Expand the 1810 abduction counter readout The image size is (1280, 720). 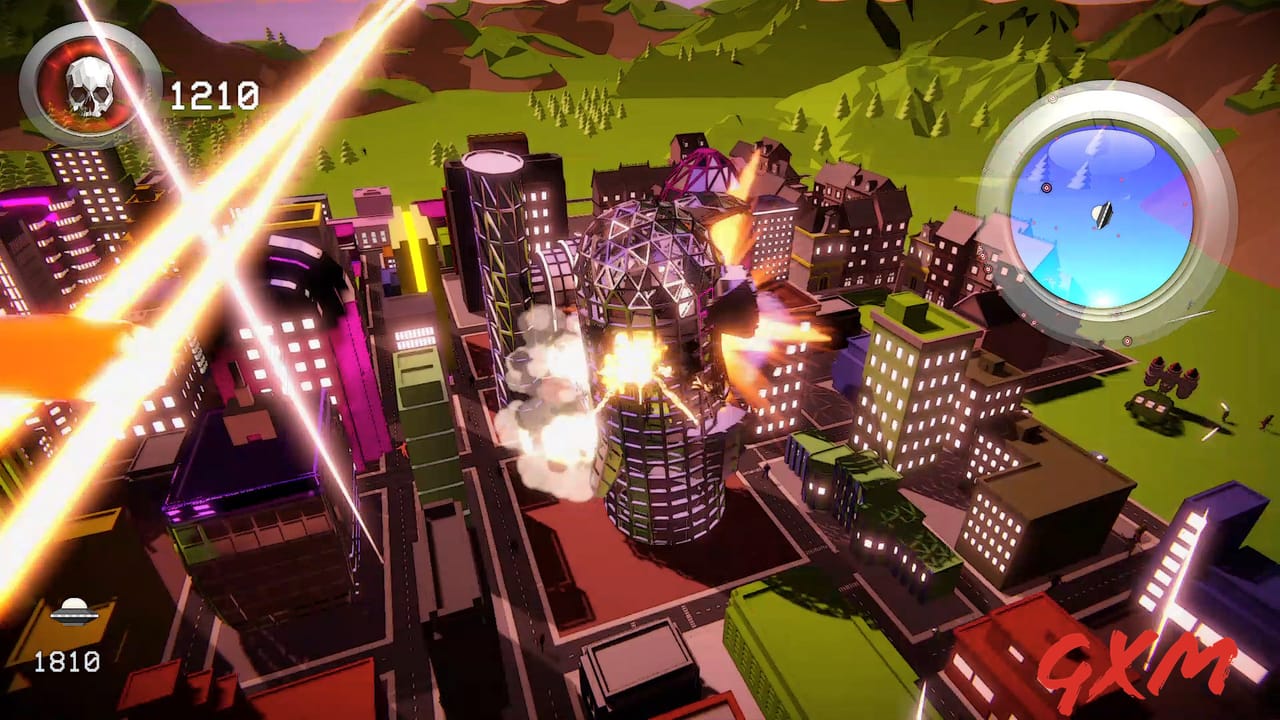[65, 662]
